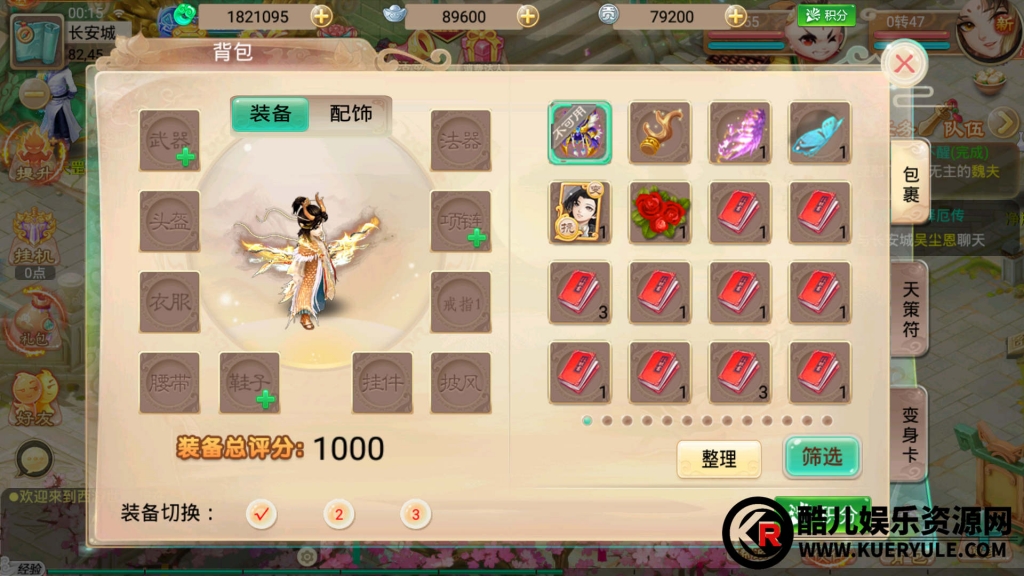Add jade currency with the plus button beside 1821095
The image size is (1024, 576).
coord(321,16)
